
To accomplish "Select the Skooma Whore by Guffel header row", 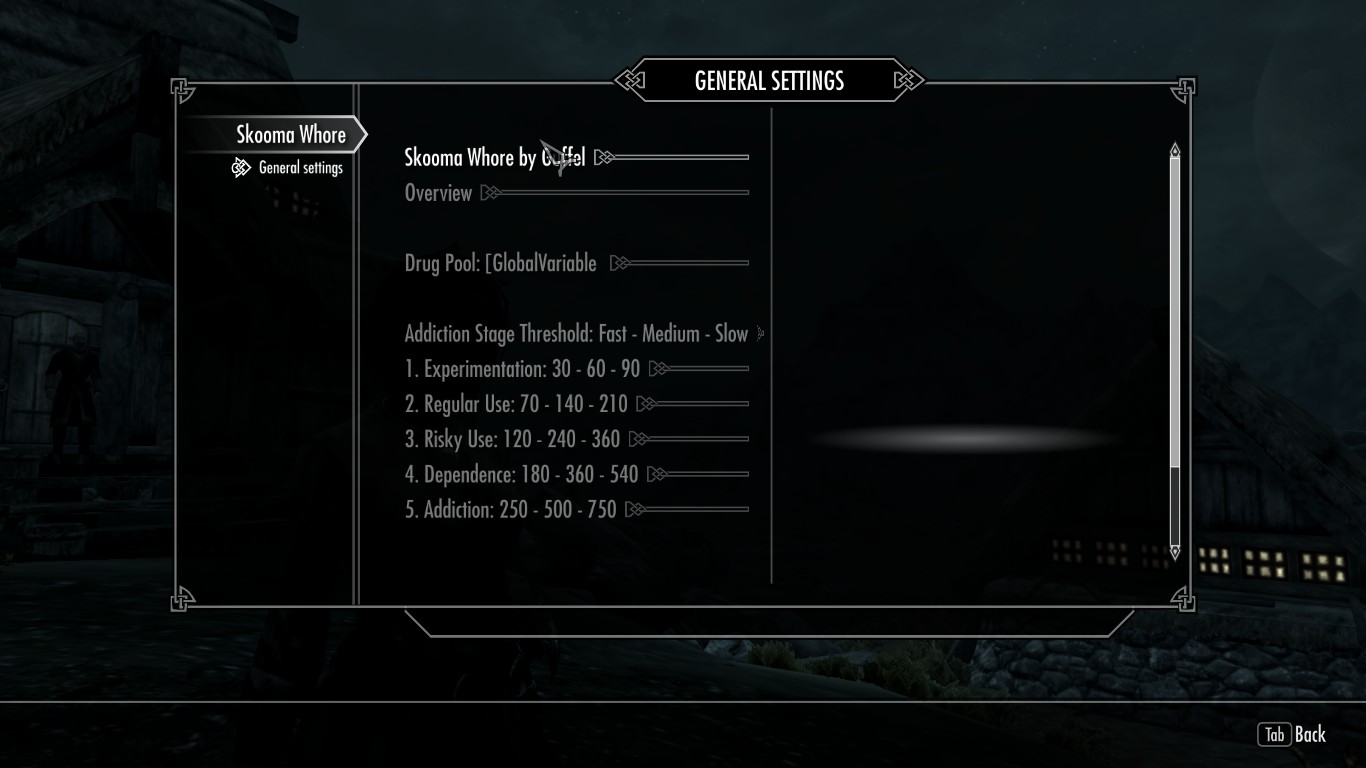I will pyautogui.click(x=494, y=158).
